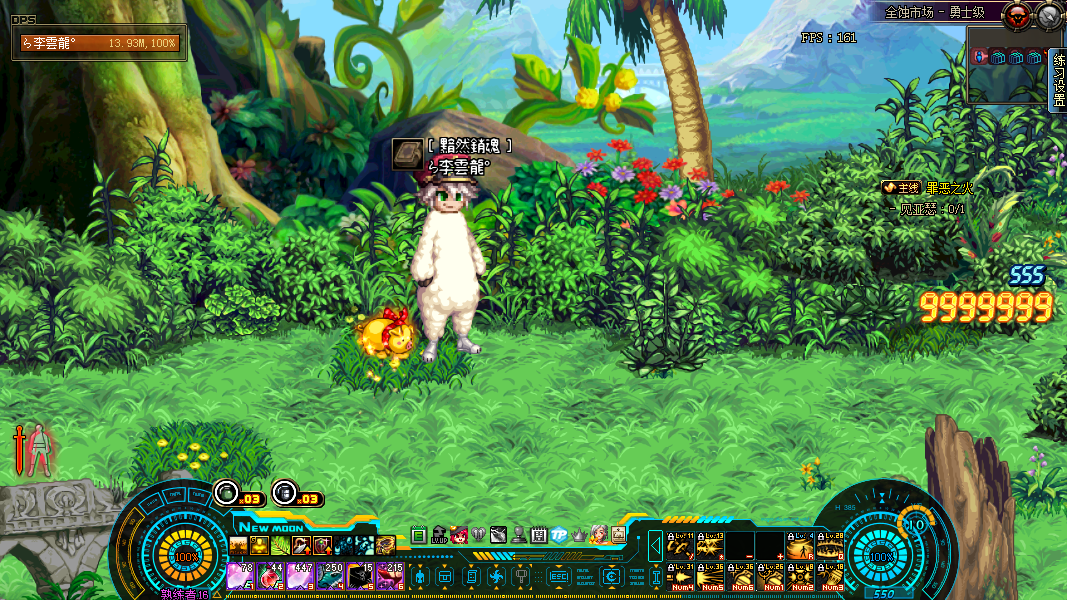
Task: Click the LV.UP icon
Action: (438, 535)
